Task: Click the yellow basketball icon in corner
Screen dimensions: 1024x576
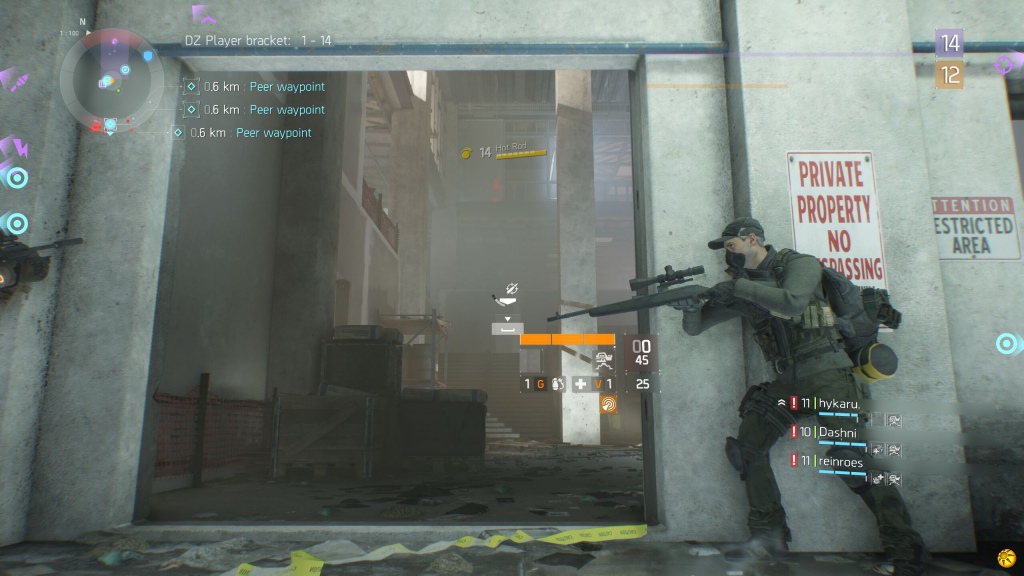Action: (x=1005, y=557)
